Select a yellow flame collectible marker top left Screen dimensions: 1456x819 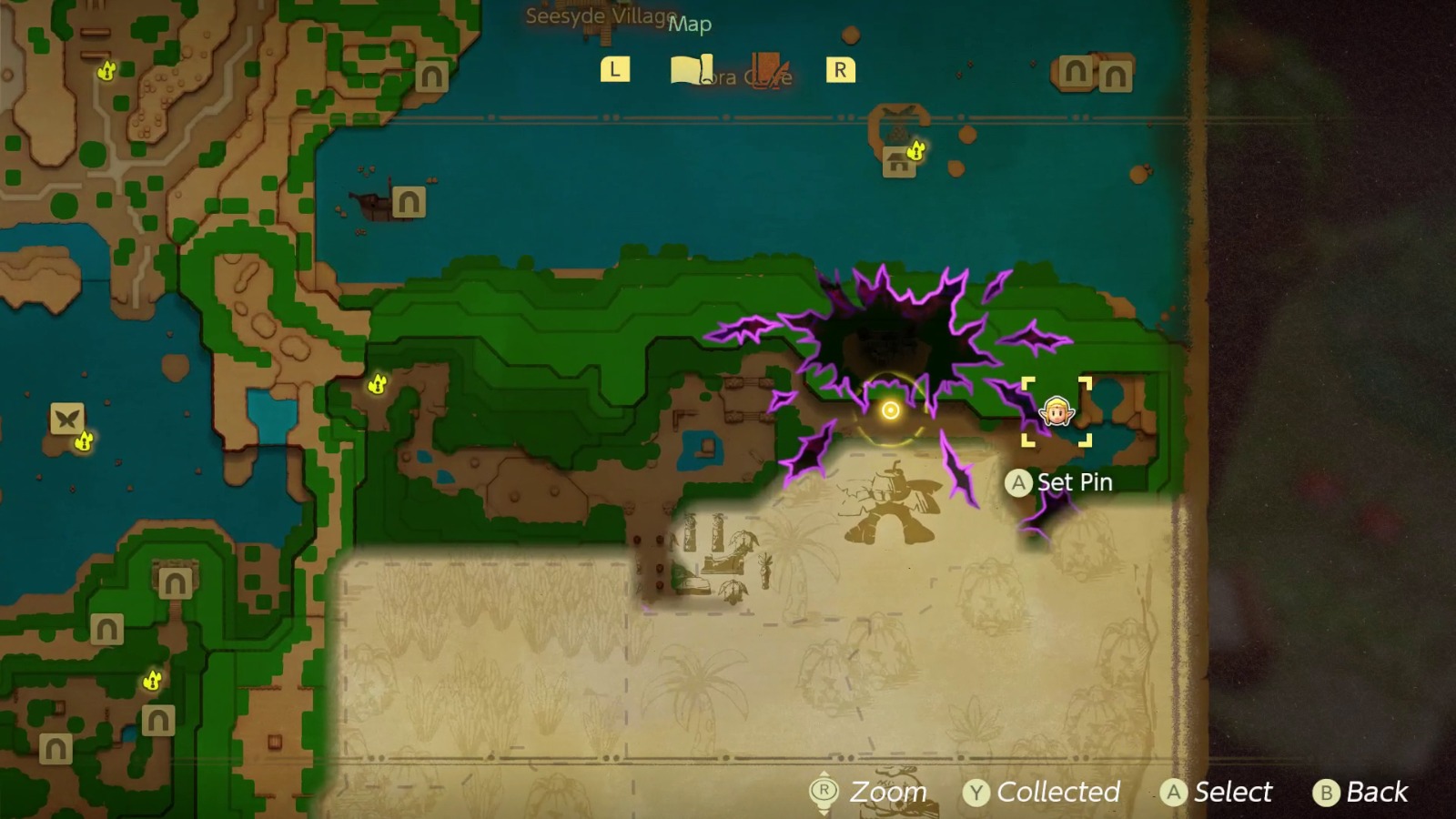coord(106,69)
